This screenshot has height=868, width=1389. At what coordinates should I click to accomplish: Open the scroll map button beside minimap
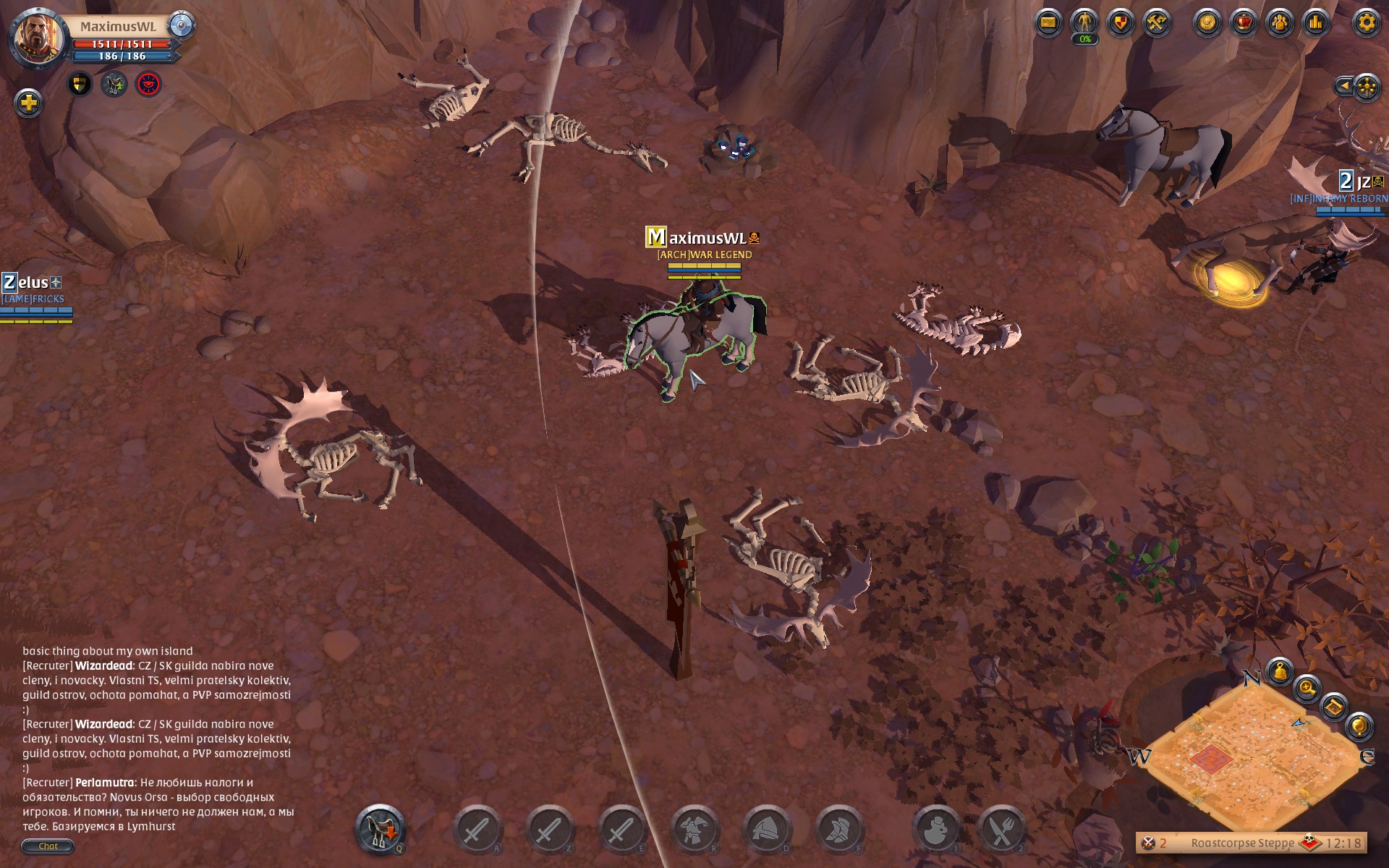(1333, 705)
